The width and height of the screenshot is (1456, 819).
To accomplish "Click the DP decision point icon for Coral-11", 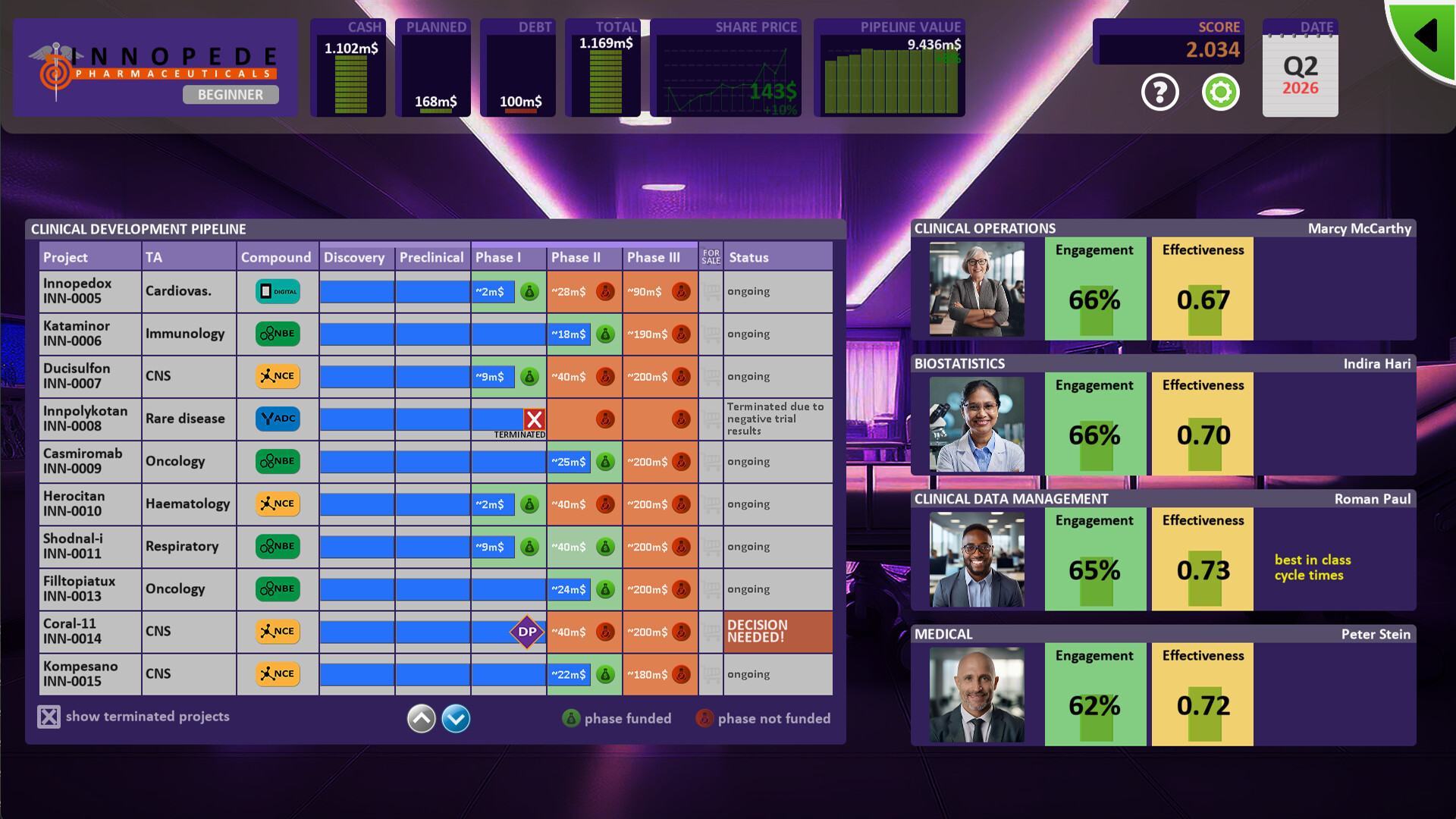I will [529, 632].
